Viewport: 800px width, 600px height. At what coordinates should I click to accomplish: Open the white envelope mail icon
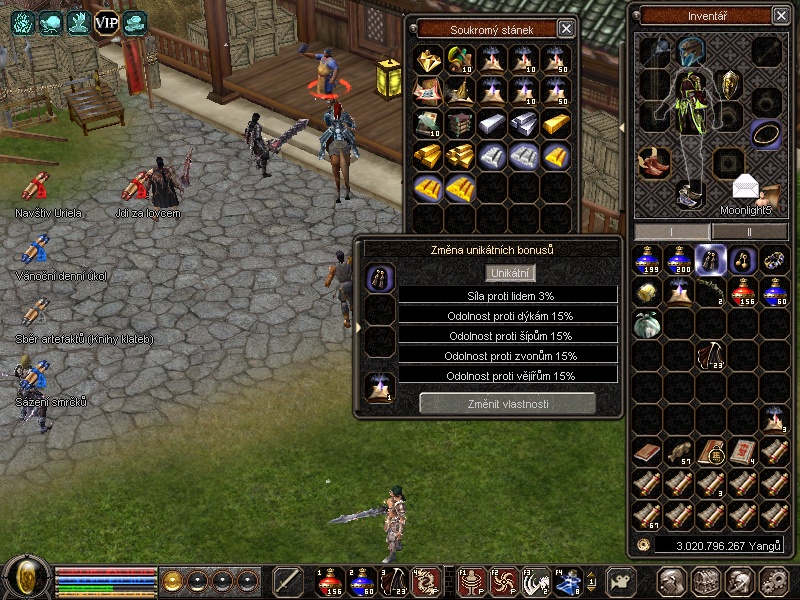(746, 187)
